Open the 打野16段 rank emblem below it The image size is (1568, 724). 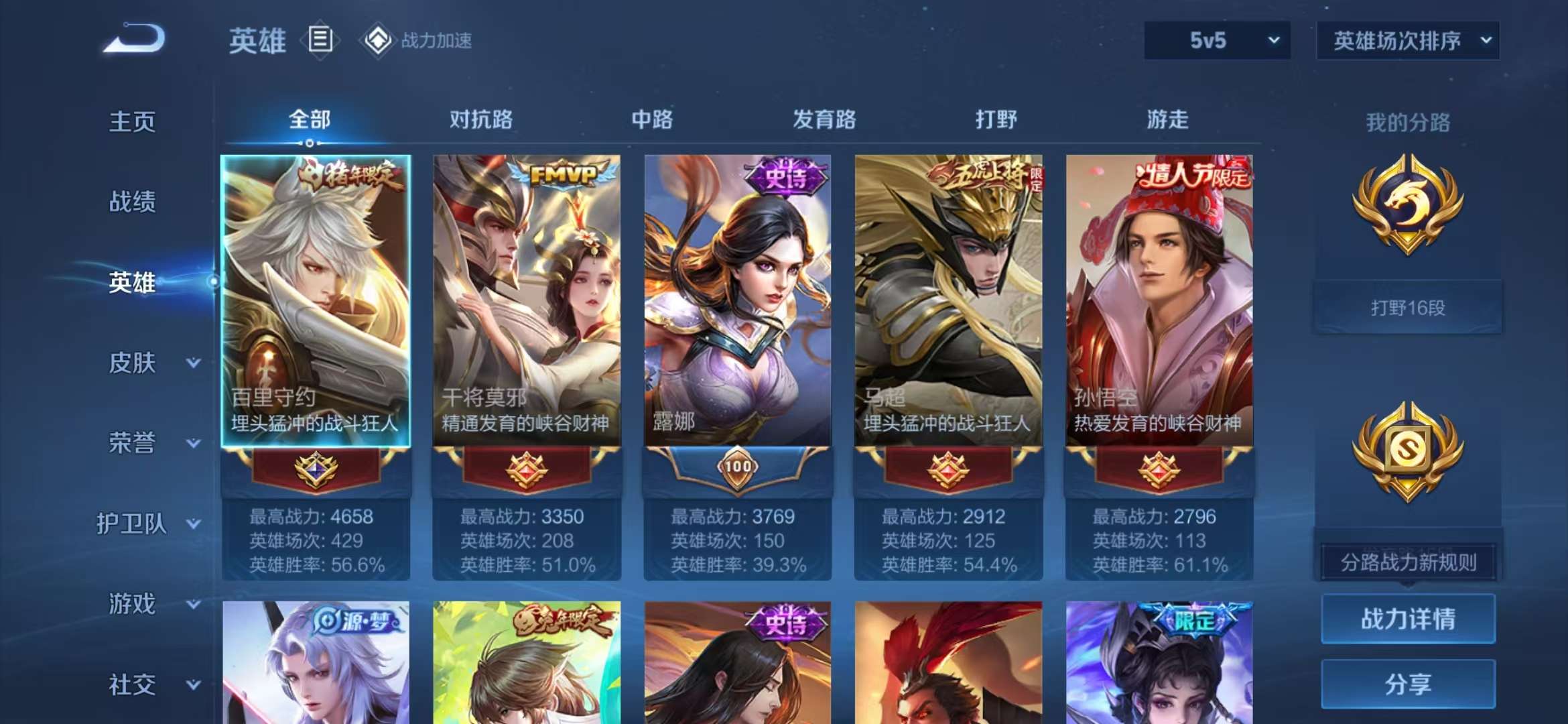(x=1407, y=308)
